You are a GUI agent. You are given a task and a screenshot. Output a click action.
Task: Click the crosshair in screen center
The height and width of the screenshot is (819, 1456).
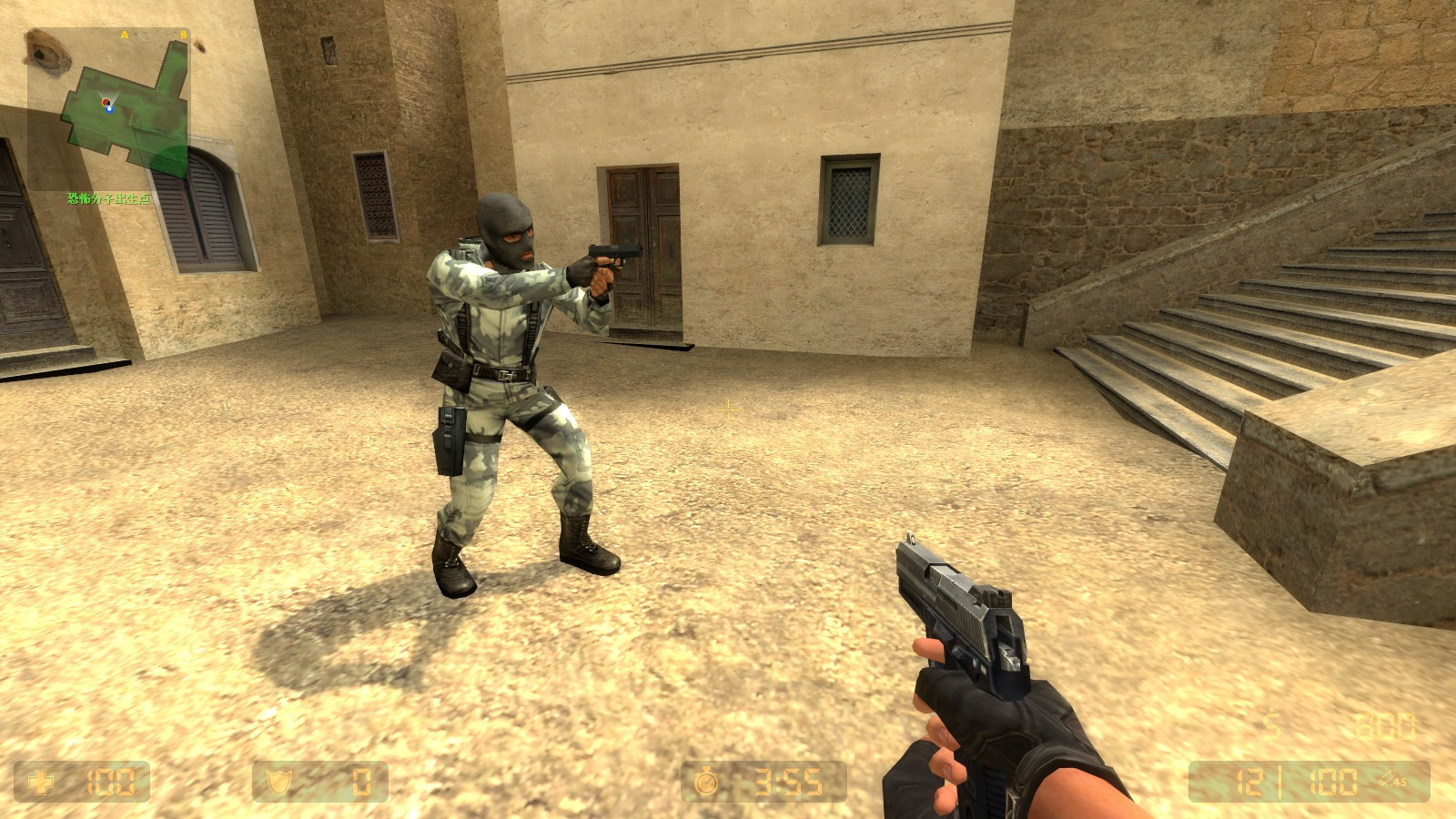tap(728, 409)
